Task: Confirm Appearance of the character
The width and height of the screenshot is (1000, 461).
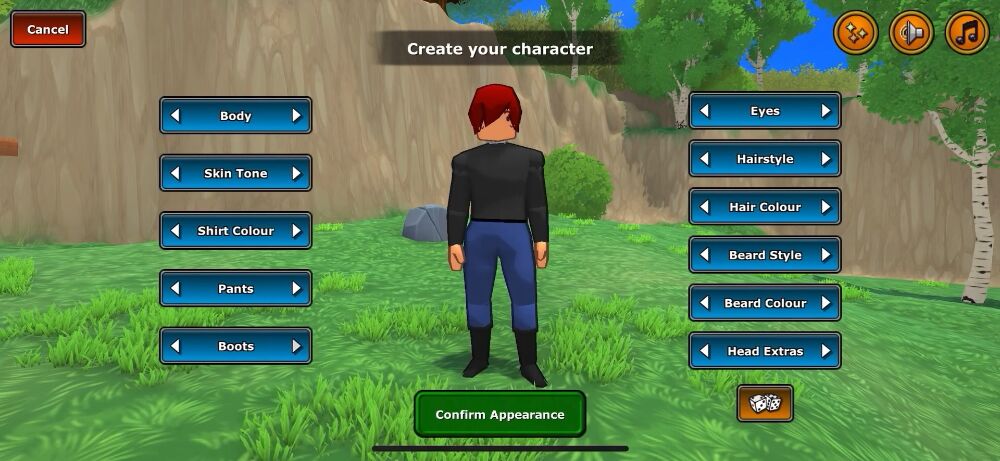Action: [x=499, y=414]
